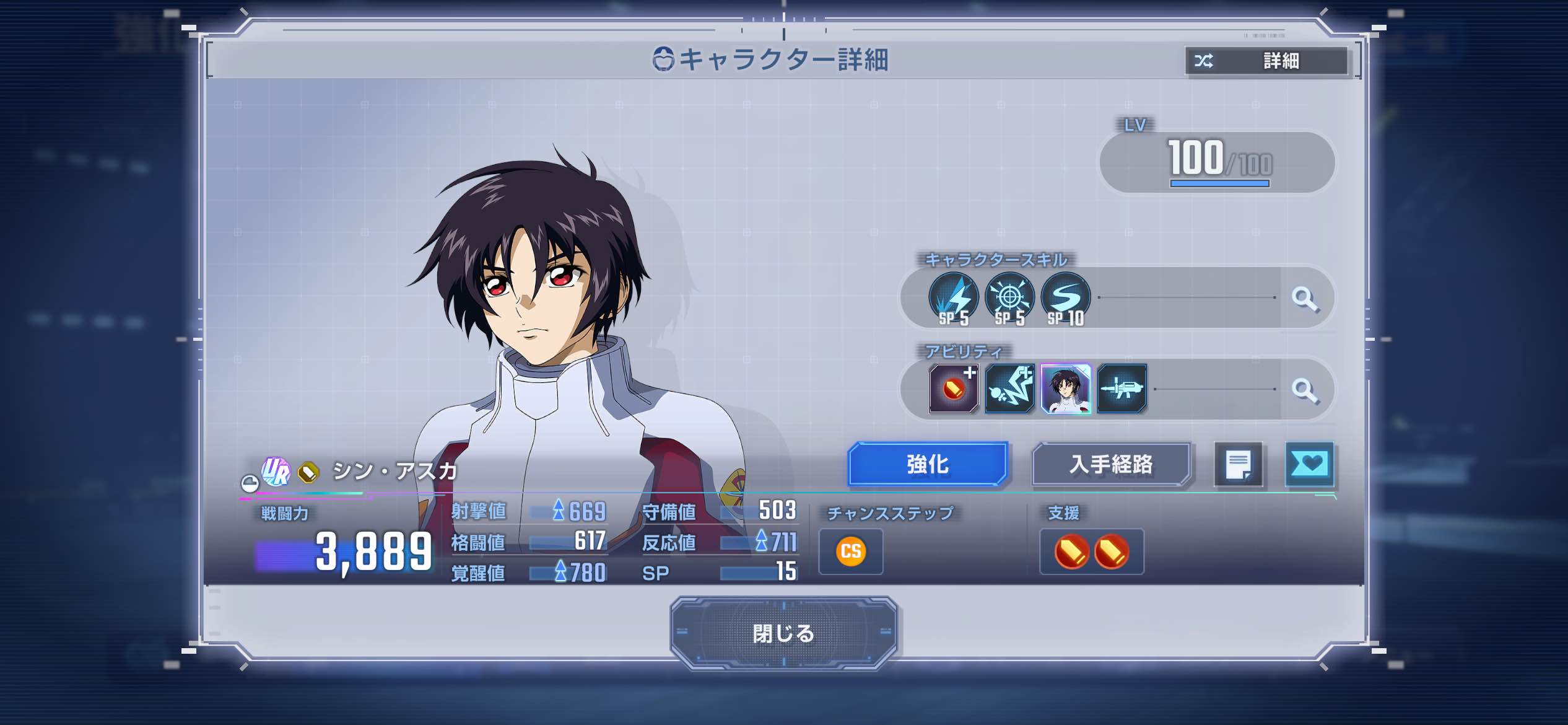Screen dimensions: 1568x725
Task: Click the 強化 enhance button
Action: [927, 464]
